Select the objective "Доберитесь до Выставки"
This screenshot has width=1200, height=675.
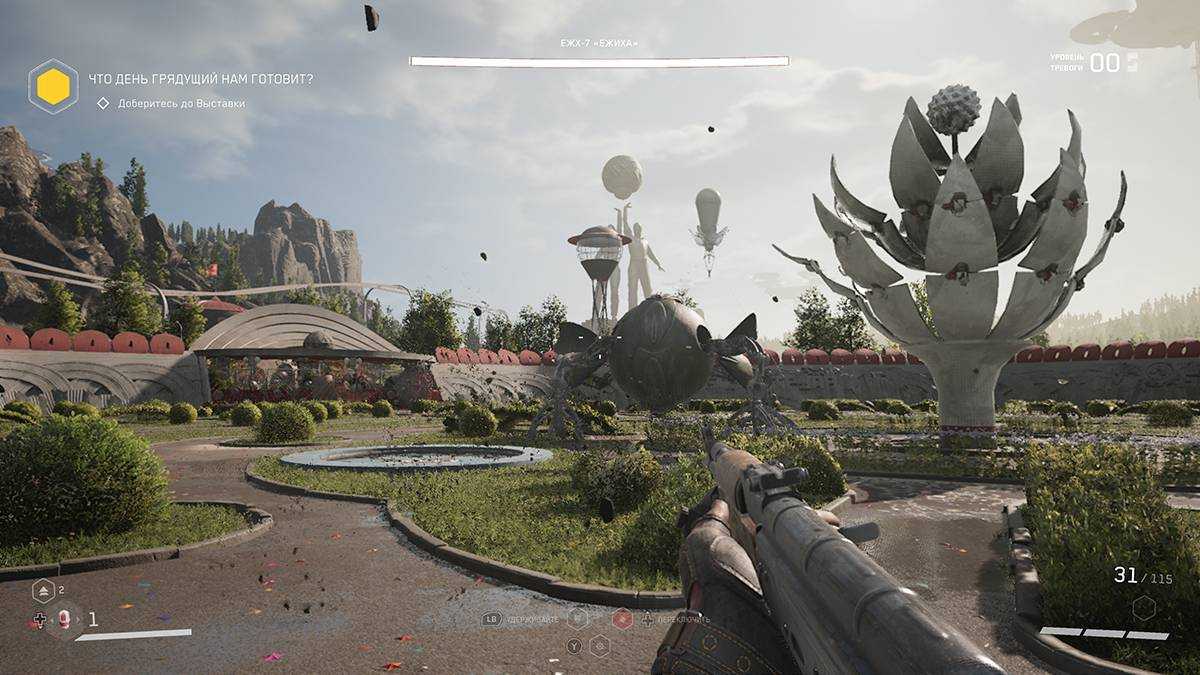click(180, 103)
